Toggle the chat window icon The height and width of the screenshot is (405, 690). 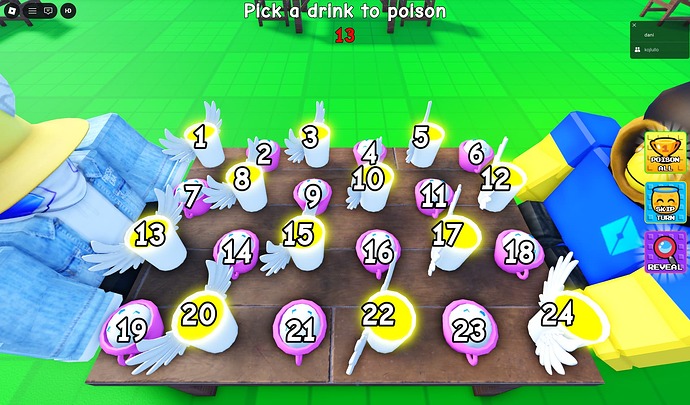pyautogui.click(x=48, y=10)
